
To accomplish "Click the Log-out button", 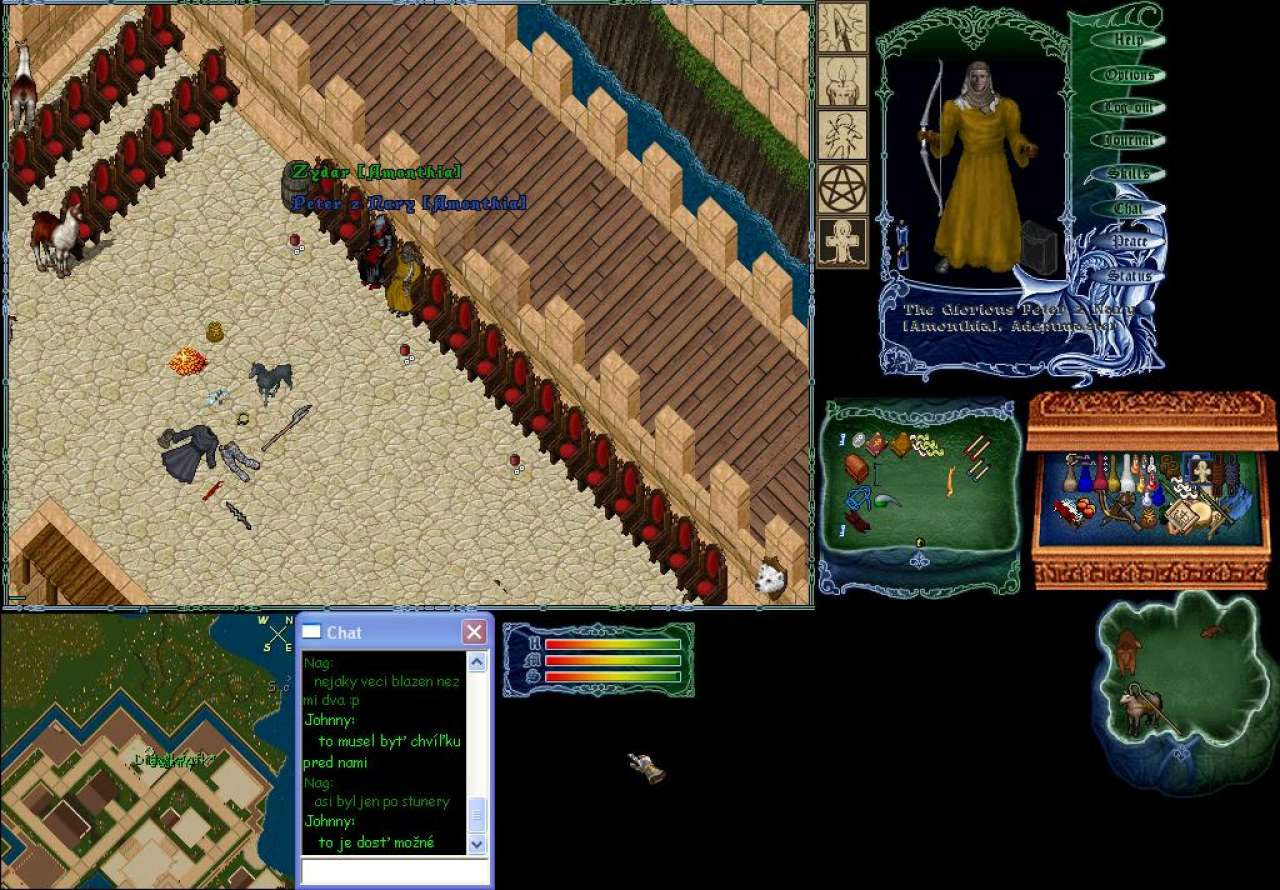I will coord(1128,107).
